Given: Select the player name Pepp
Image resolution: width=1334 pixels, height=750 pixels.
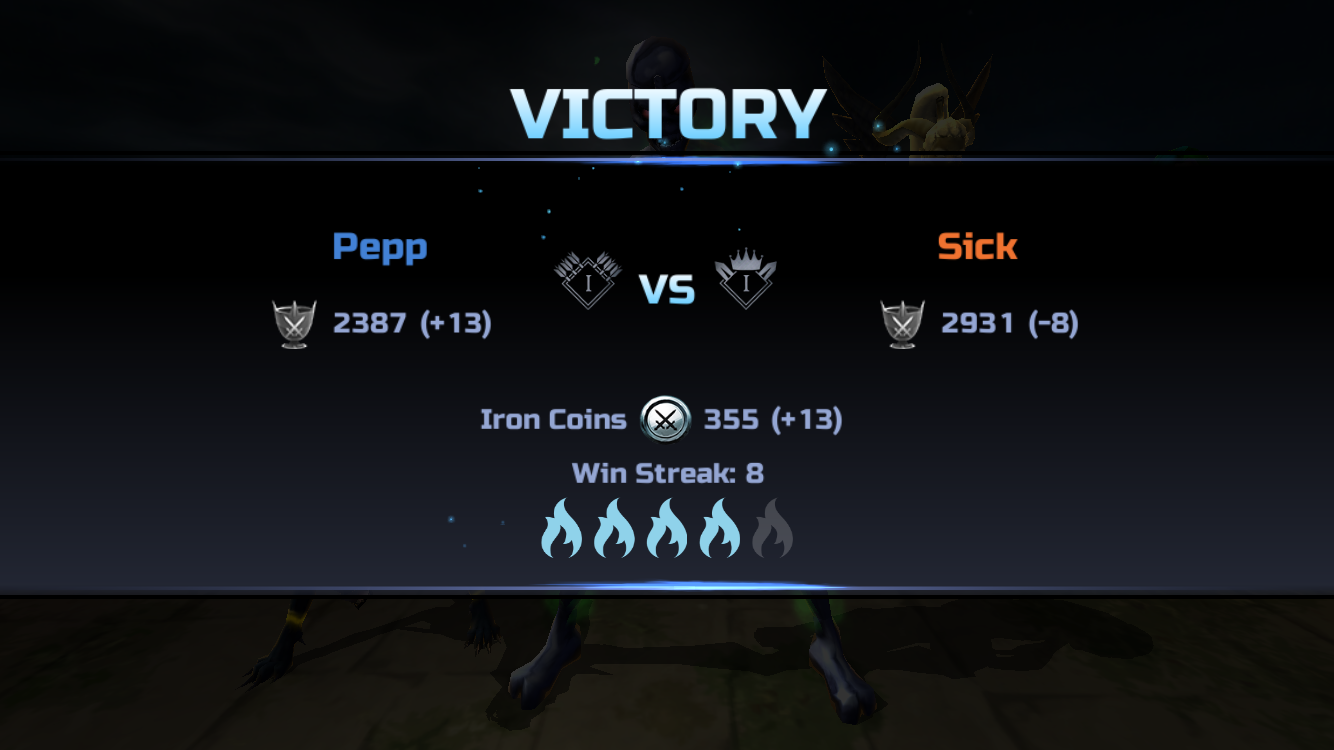Looking at the screenshot, I should [x=380, y=247].
